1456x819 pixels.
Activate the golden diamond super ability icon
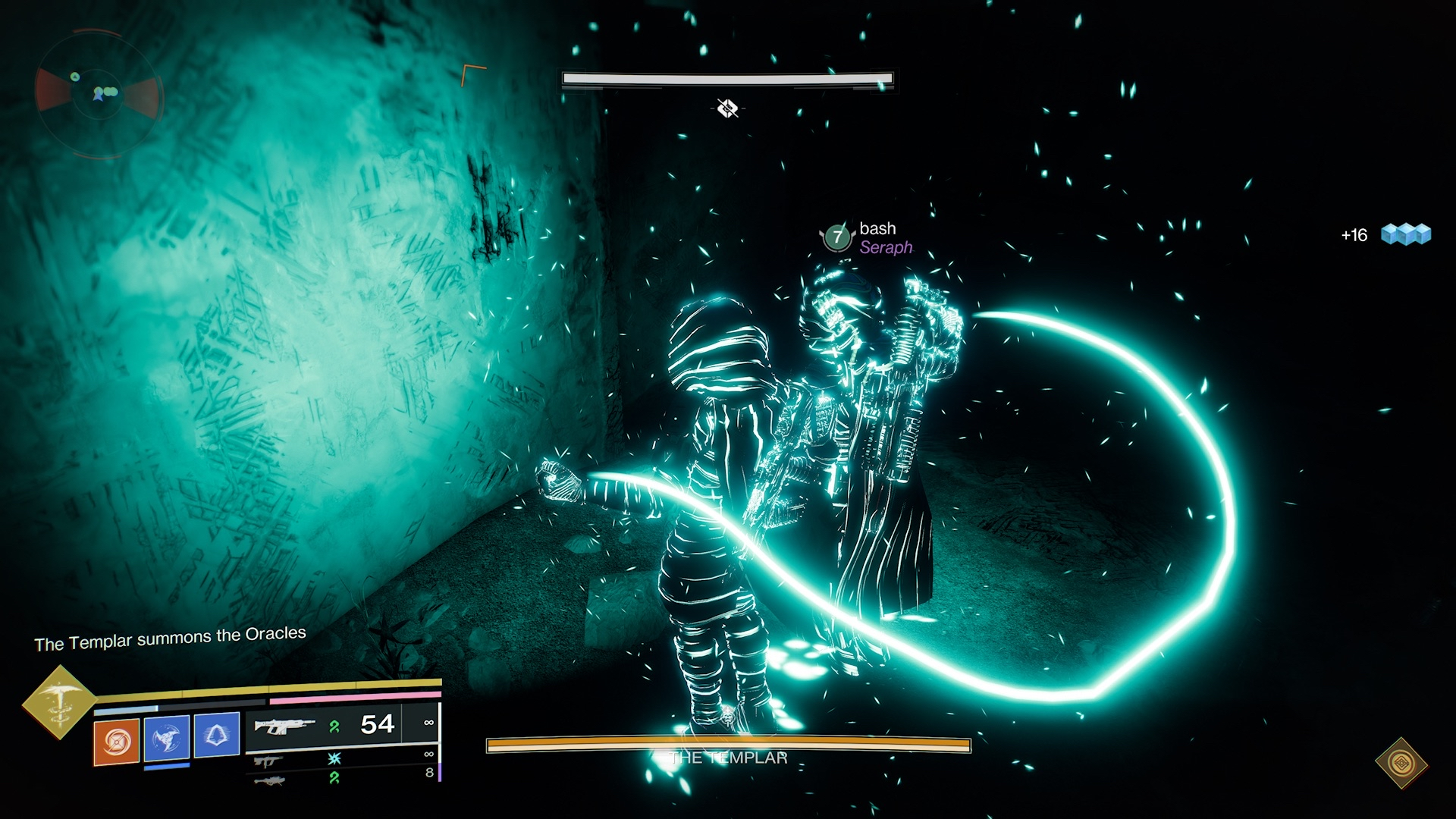[58, 701]
